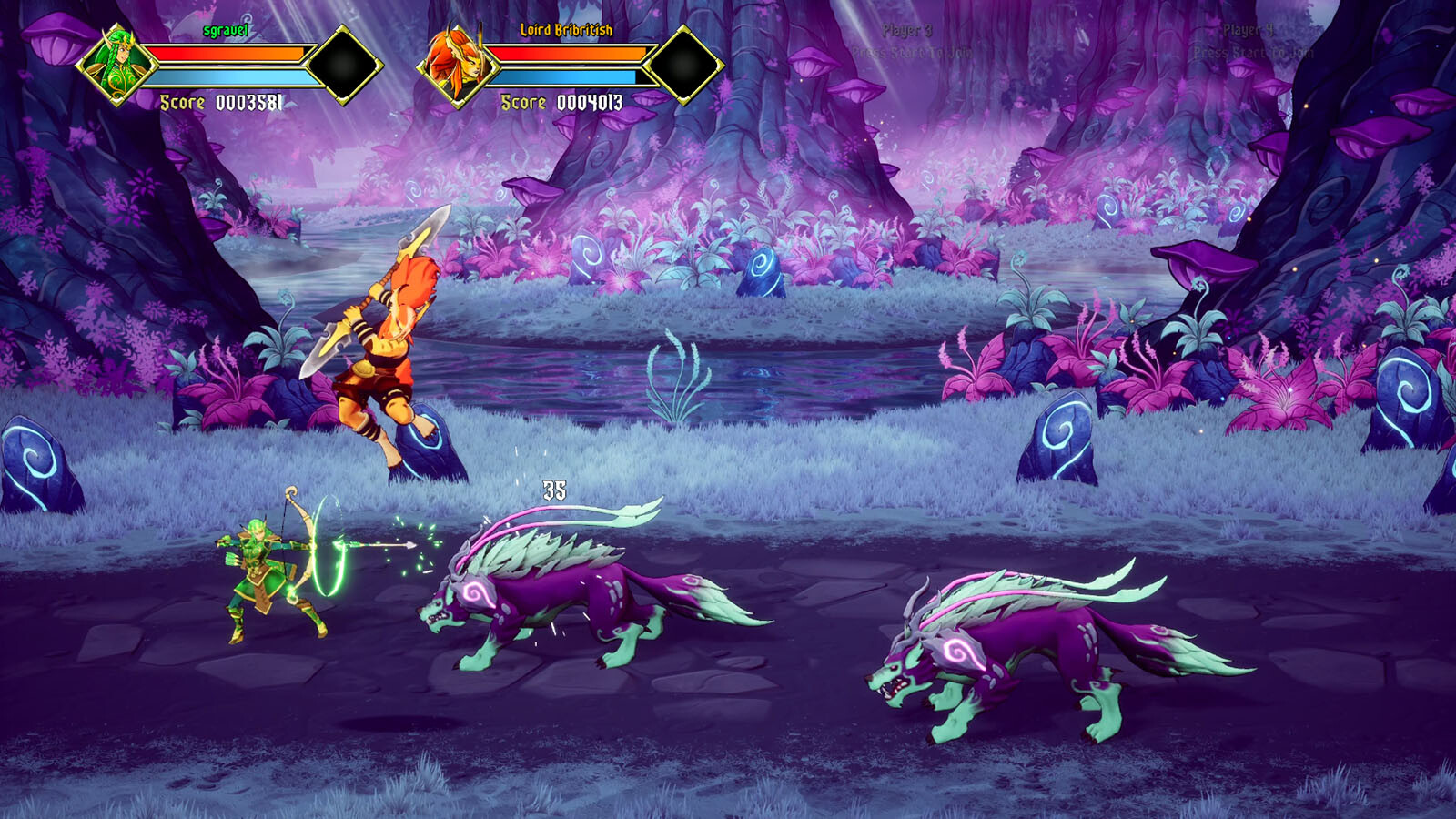Click the black diamond slot beside sgravel's bars
This screenshot has height=819, width=1456.
[344, 65]
